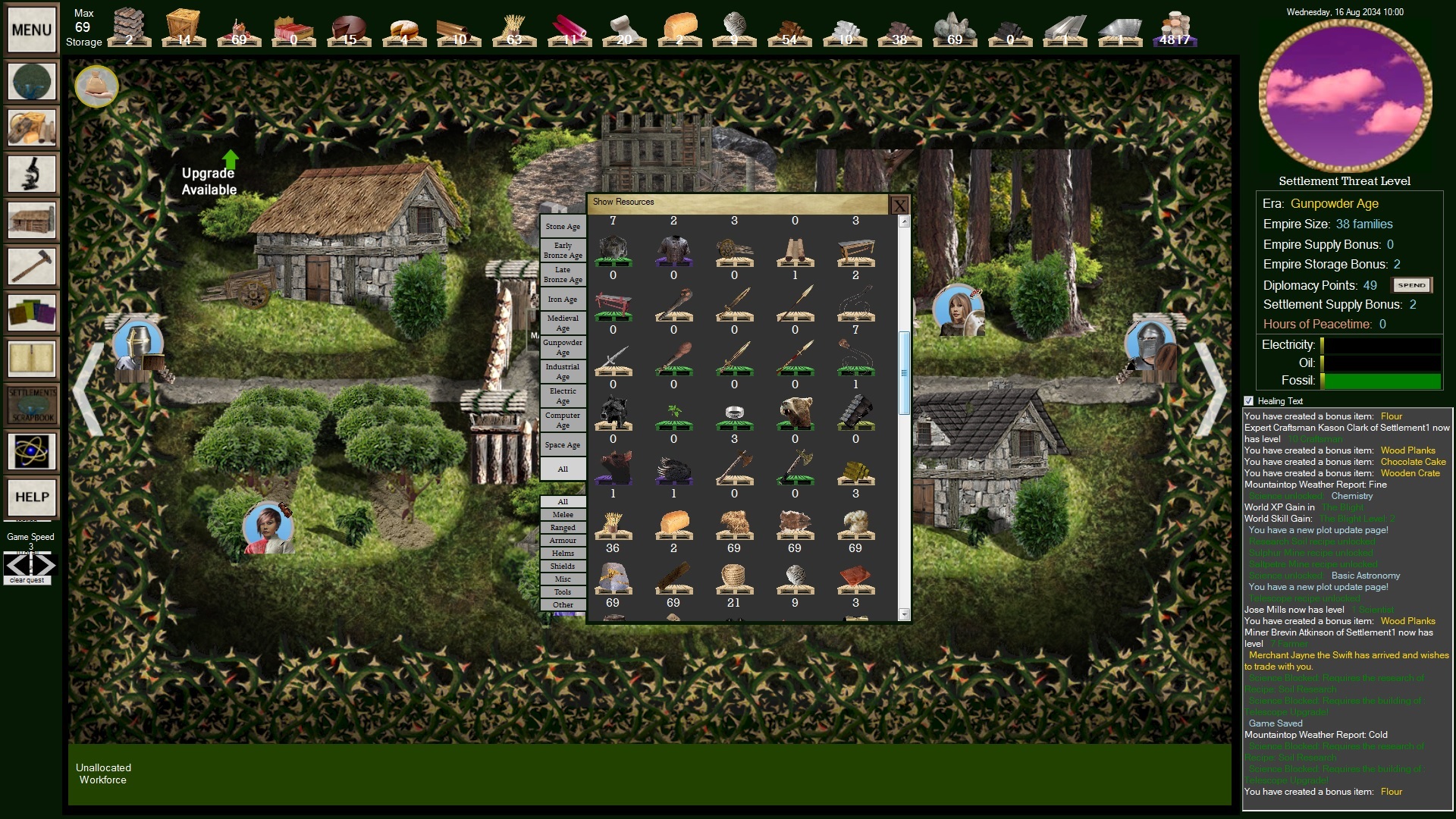
Task: Click the atom research icon in the sidebar
Action: pos(31,451)
